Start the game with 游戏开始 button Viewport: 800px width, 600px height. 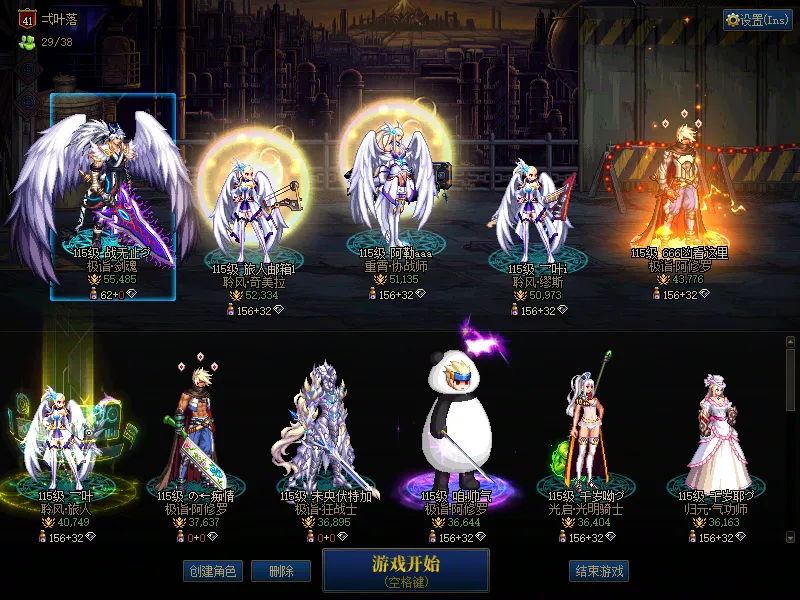coord(405,569)
